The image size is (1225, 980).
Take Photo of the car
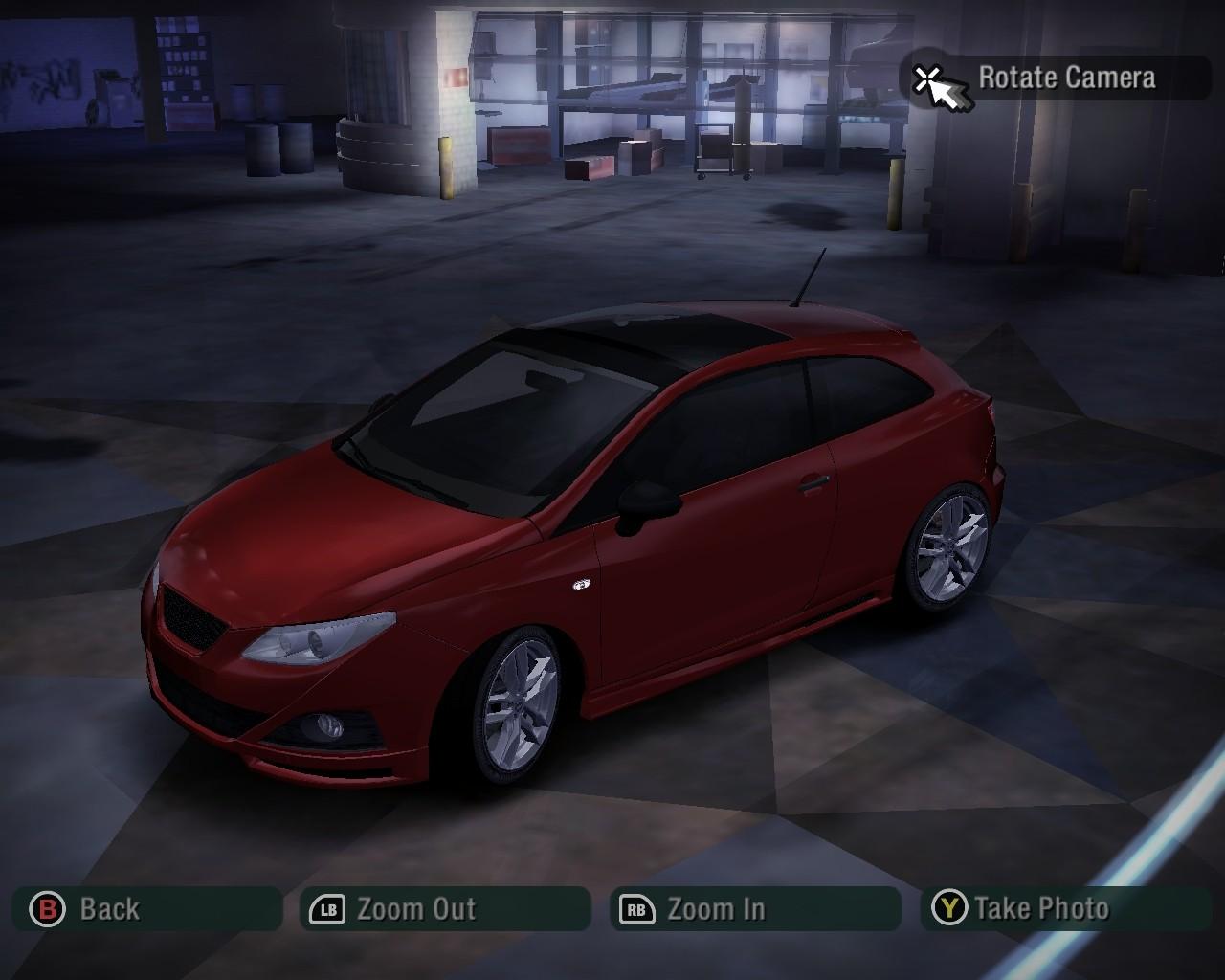click(x=1064, y=908)
